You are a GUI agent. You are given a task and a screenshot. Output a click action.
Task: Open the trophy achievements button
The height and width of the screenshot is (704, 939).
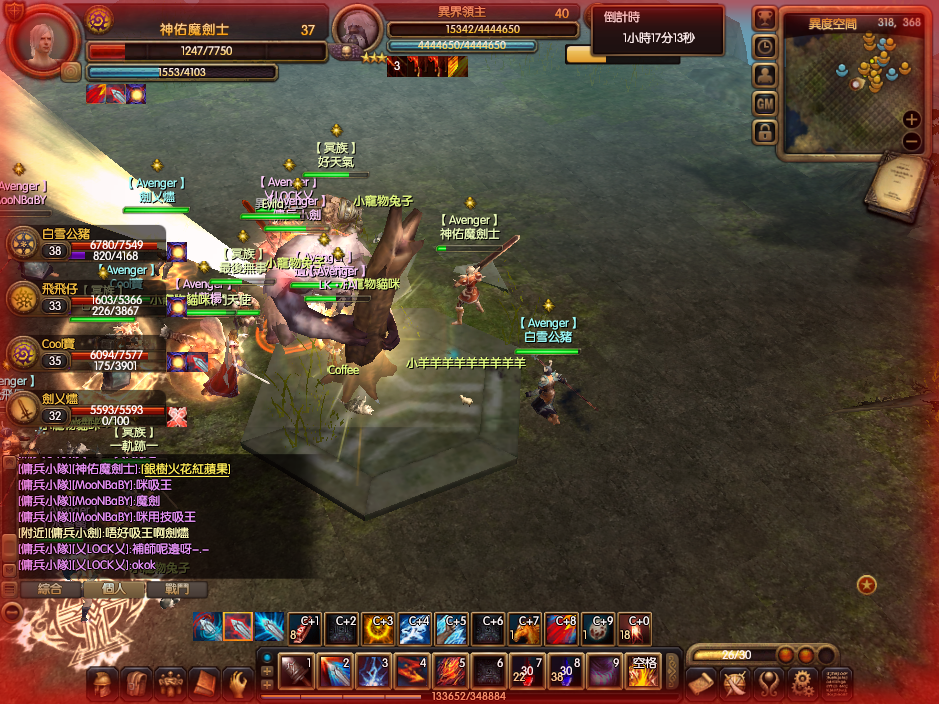point(765,18)
